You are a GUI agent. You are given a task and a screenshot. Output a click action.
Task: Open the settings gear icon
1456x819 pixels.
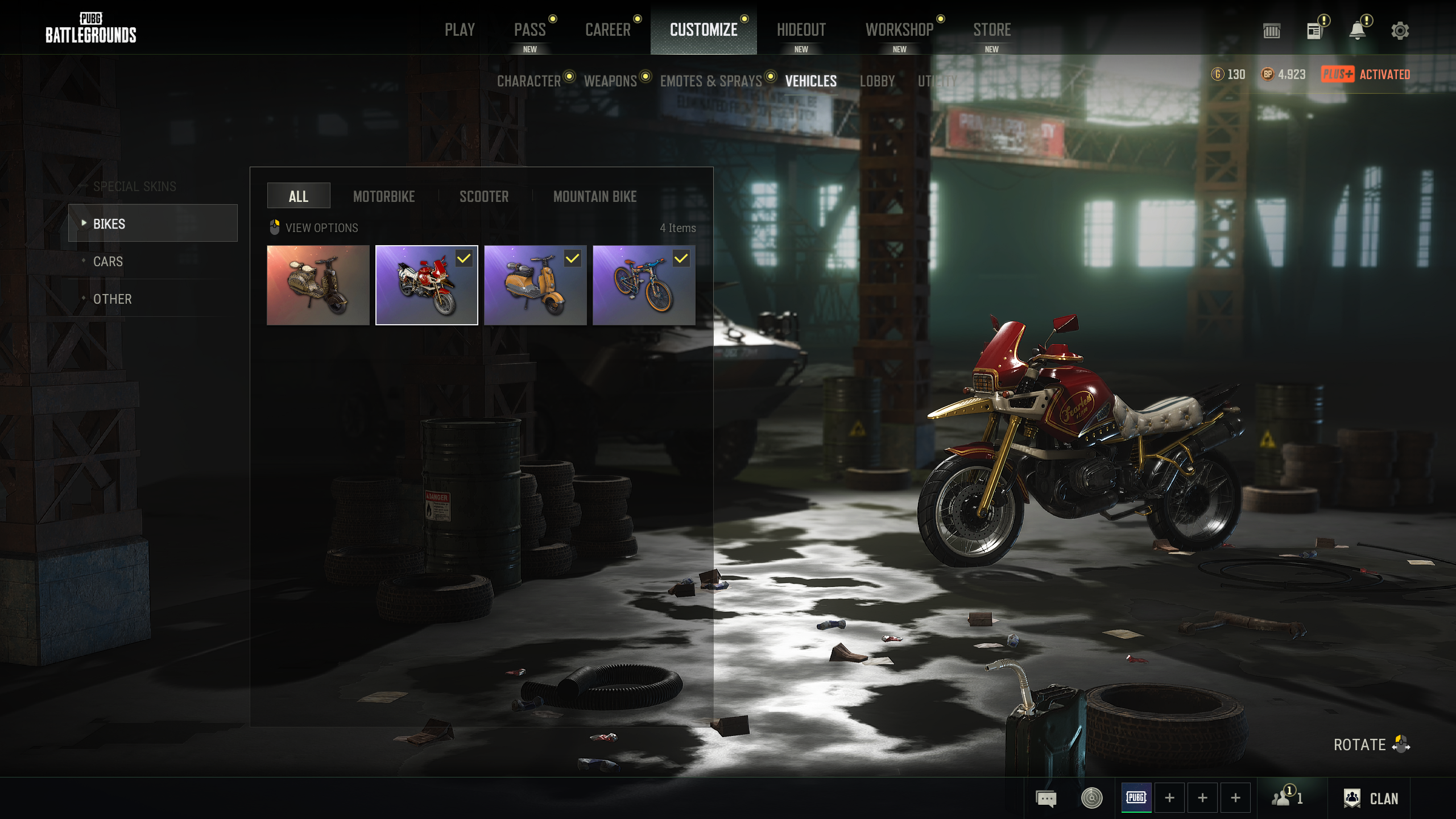(1400, 31)
